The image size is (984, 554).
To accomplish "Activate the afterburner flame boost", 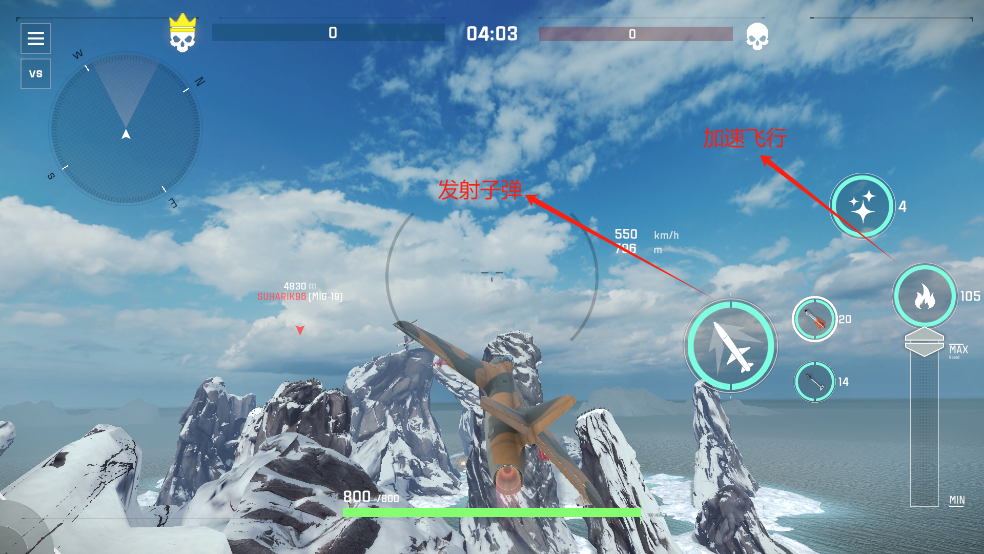I will (925, 296).
